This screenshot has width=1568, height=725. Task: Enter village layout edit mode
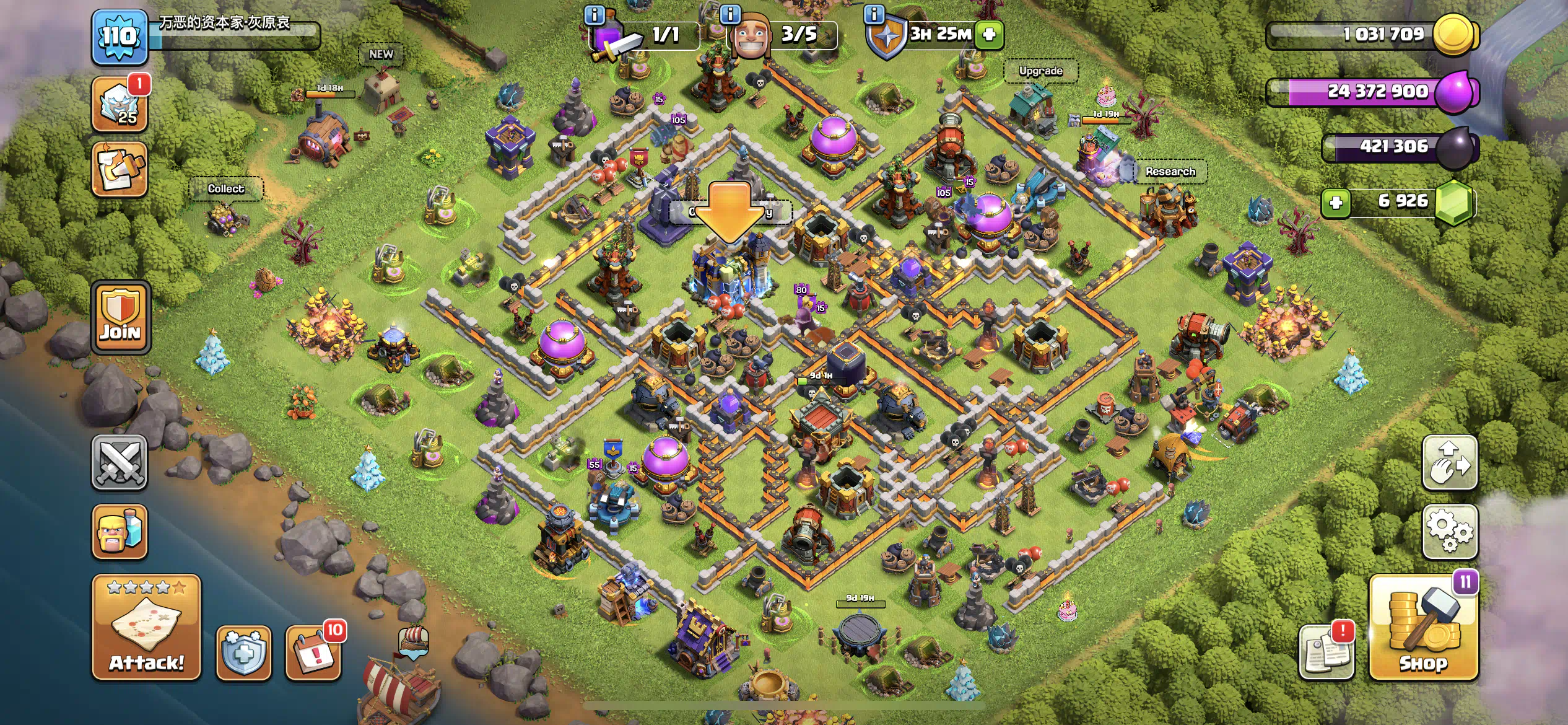(1450, 462)
